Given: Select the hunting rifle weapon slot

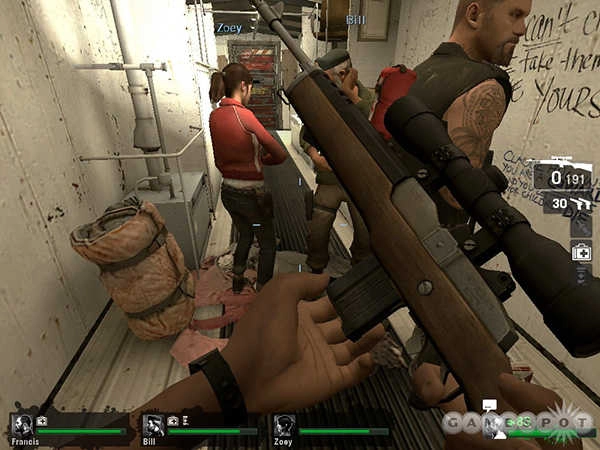Looking at the screenshot, I should [x=562, y=176].
